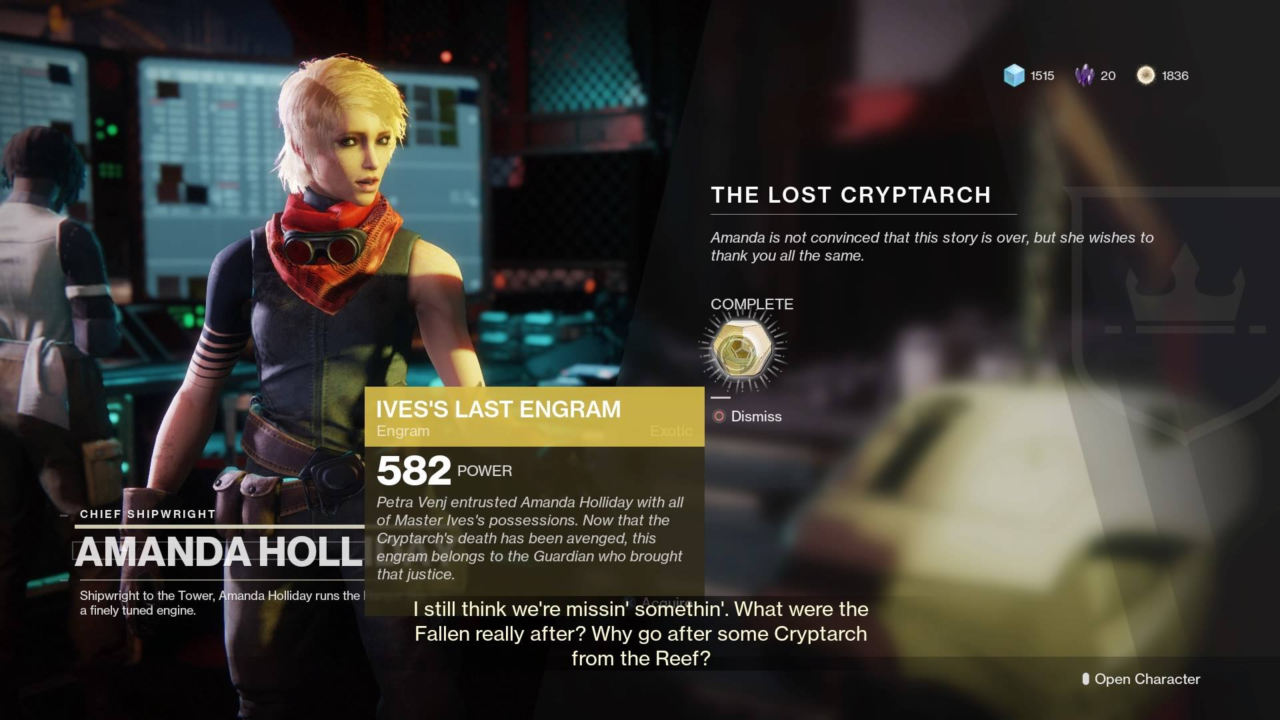1280x720 pixels.
Task: Open Character screen
Action: [1141, 679]
